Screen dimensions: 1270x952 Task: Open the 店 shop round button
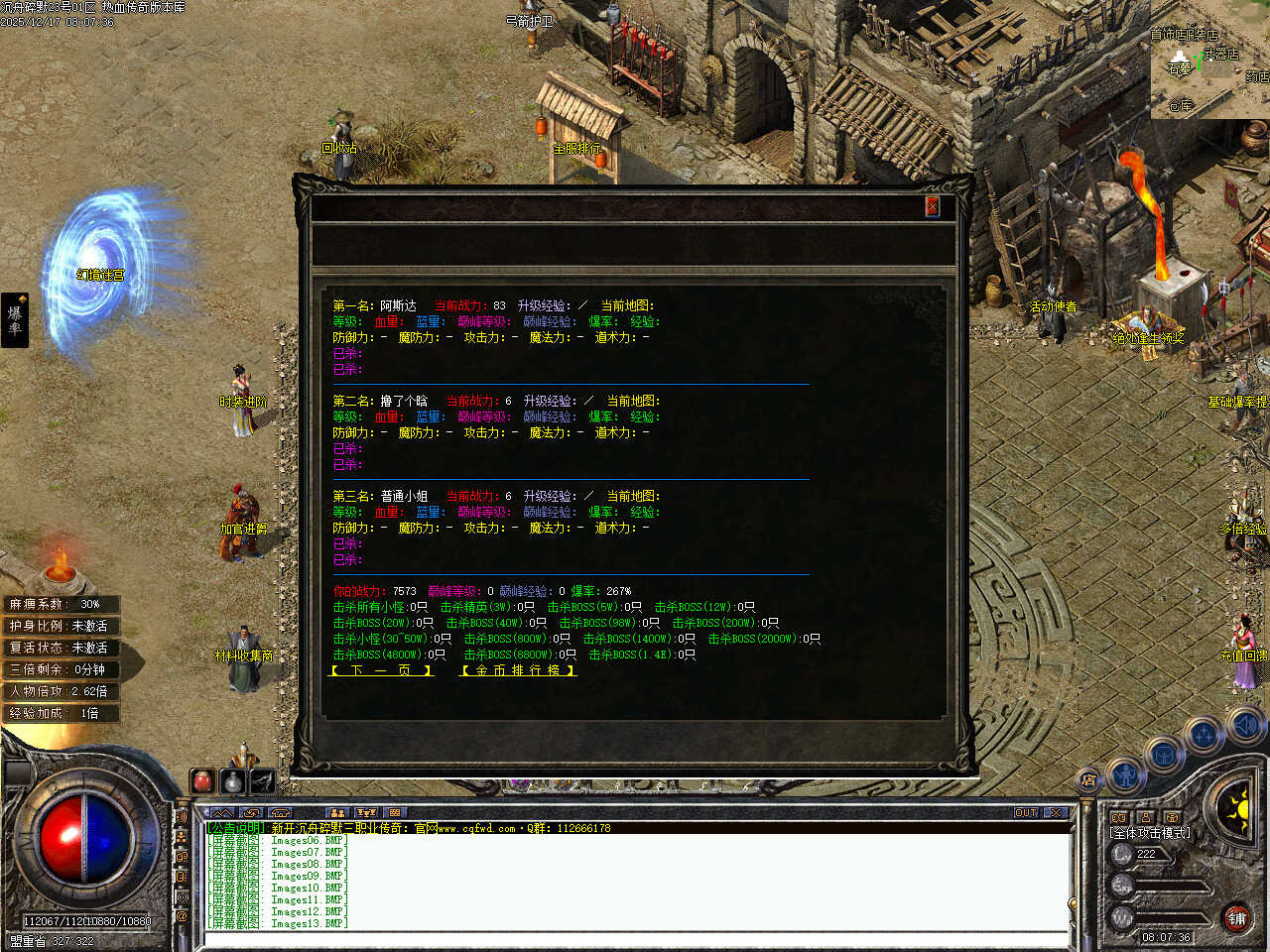(1088, 780)
